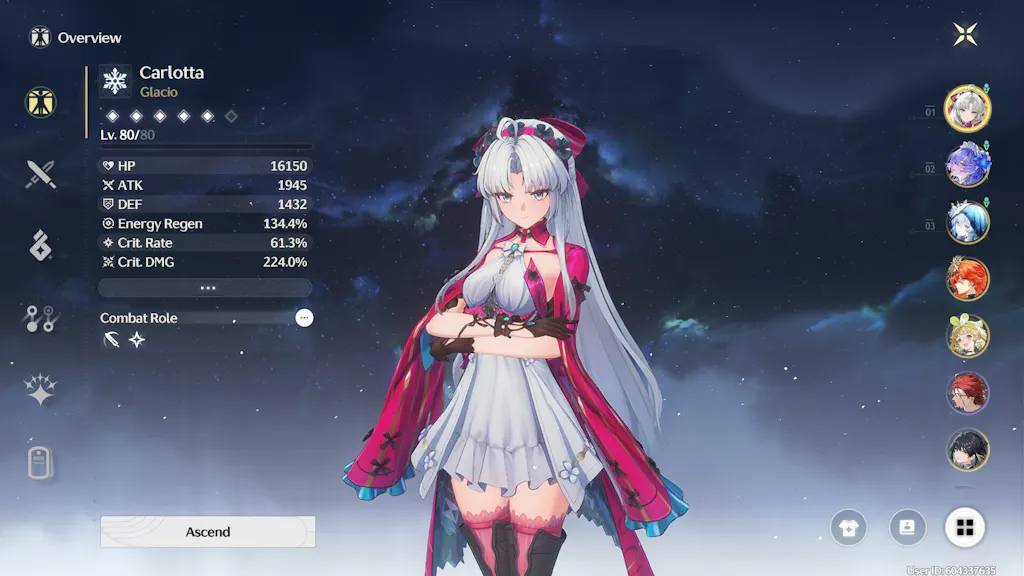
Task: Pick the blonde character with green bow portrait
Action: (967, 336)
